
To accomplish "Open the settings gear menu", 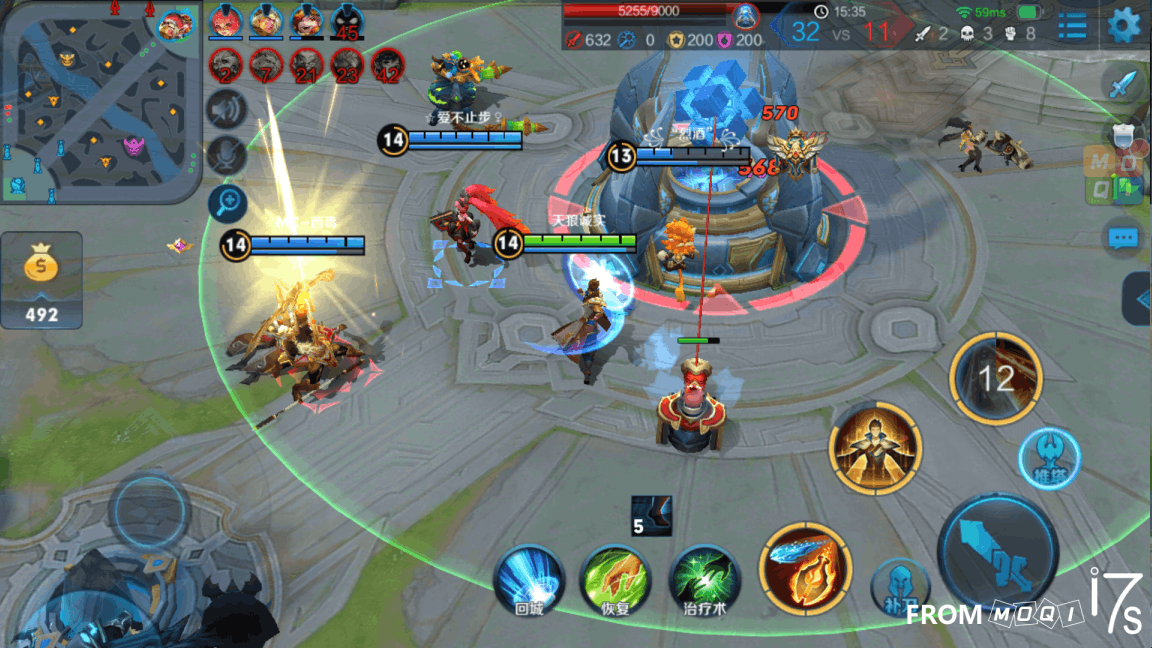I will click(1124, 24).
